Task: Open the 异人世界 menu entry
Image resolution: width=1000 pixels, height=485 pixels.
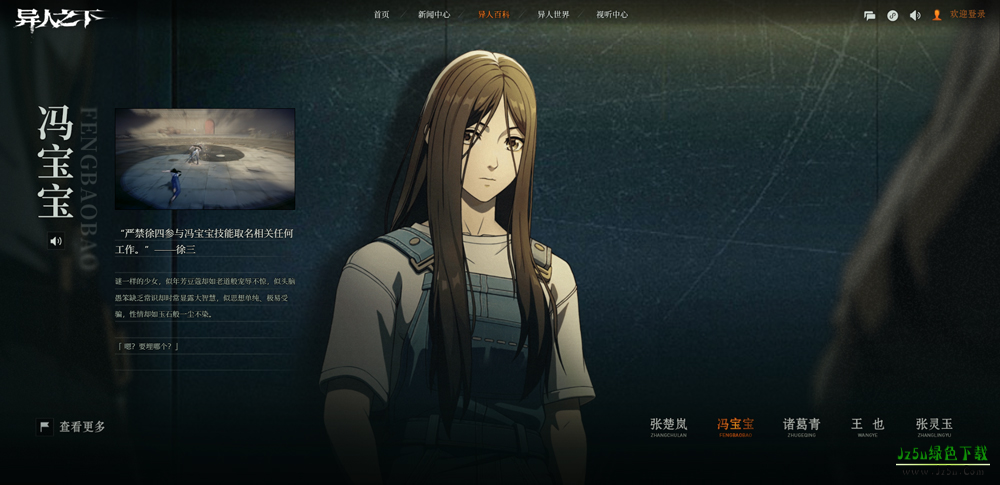Action: coord(553,15)
